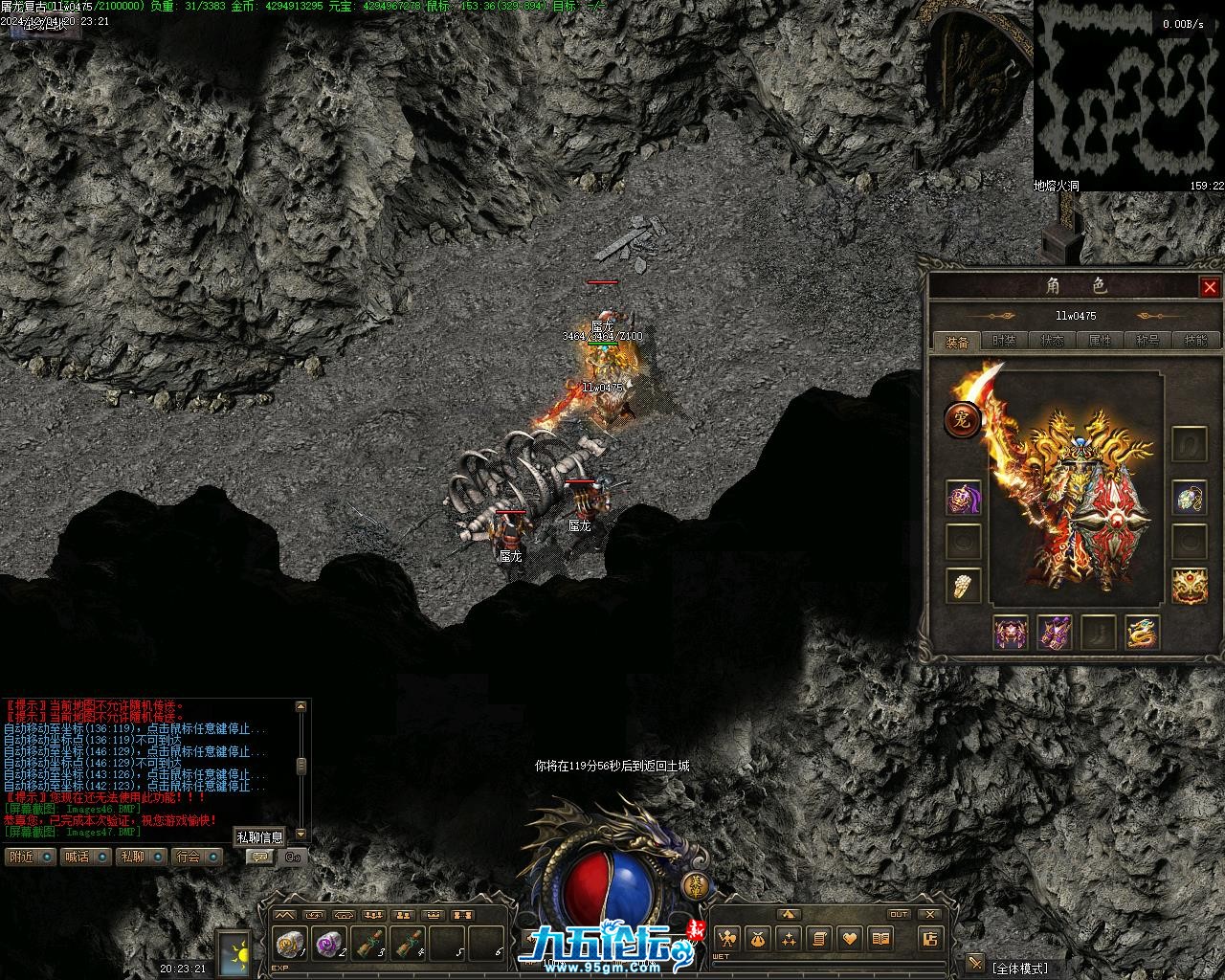The height and width of the screenshot is (980, 1225).
Task: Close the 角色 character panel
Action: coord(1210,287)
